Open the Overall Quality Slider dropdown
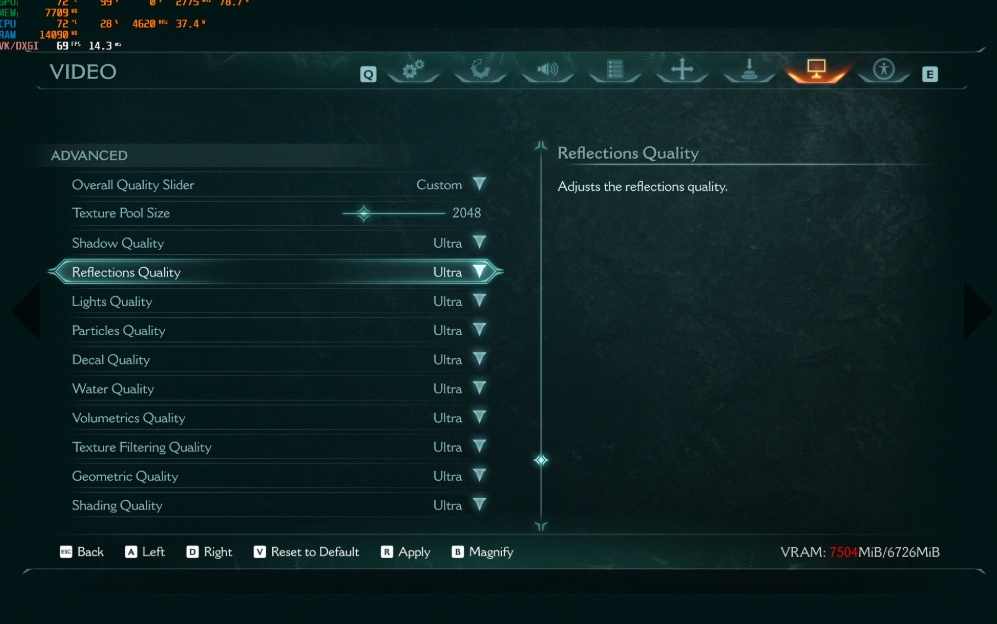Viewport: 997px width, 624px height. point(479,185)
